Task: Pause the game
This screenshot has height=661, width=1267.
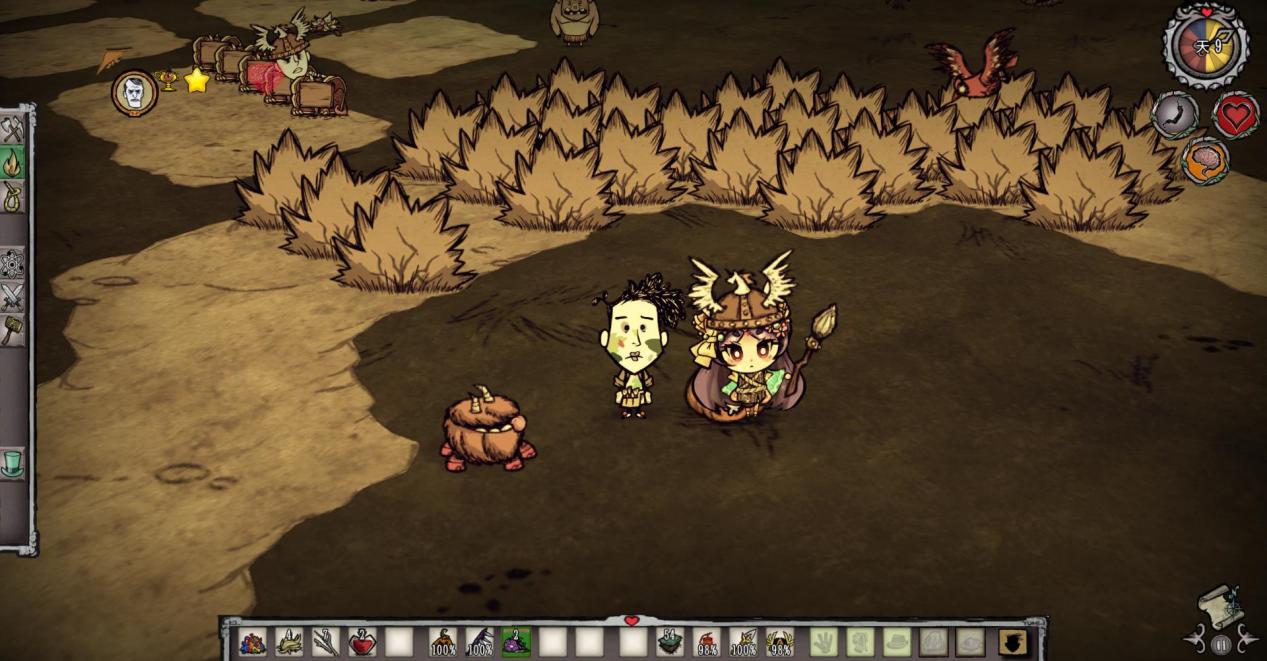Action: pos(1220,645)
